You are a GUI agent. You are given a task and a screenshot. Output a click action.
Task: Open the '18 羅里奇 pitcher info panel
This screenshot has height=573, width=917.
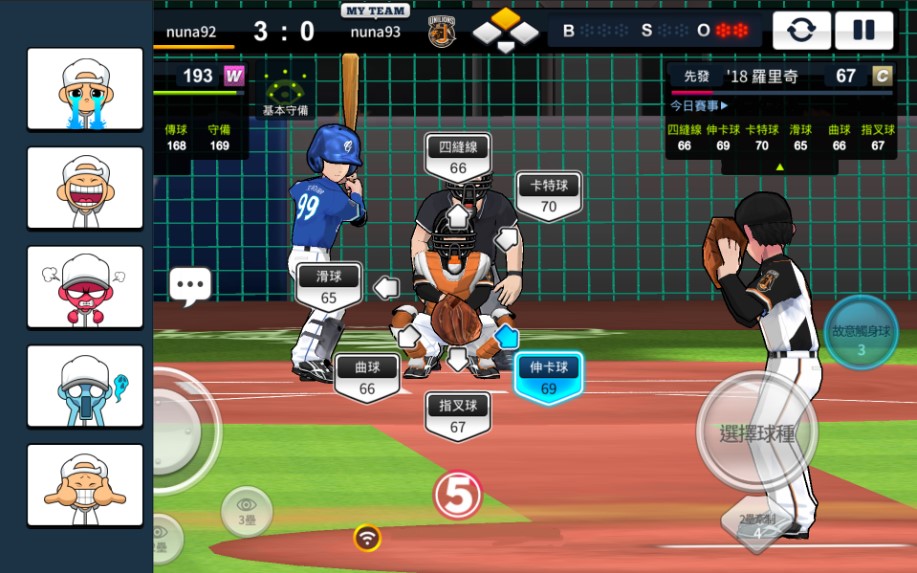pyautogui.click(x=780, y=76)
